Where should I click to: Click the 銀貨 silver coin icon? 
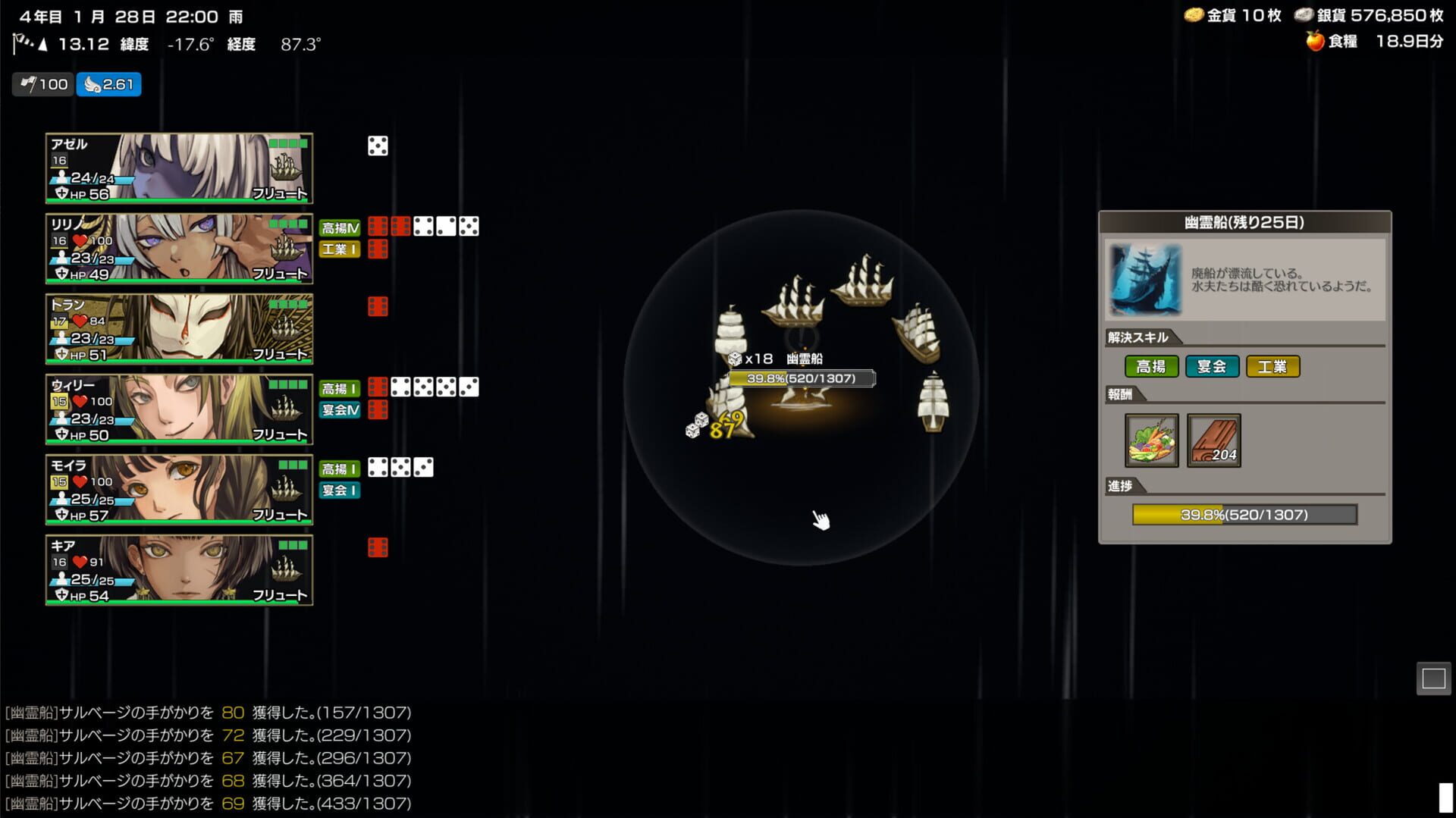(x=1304, y=14)
